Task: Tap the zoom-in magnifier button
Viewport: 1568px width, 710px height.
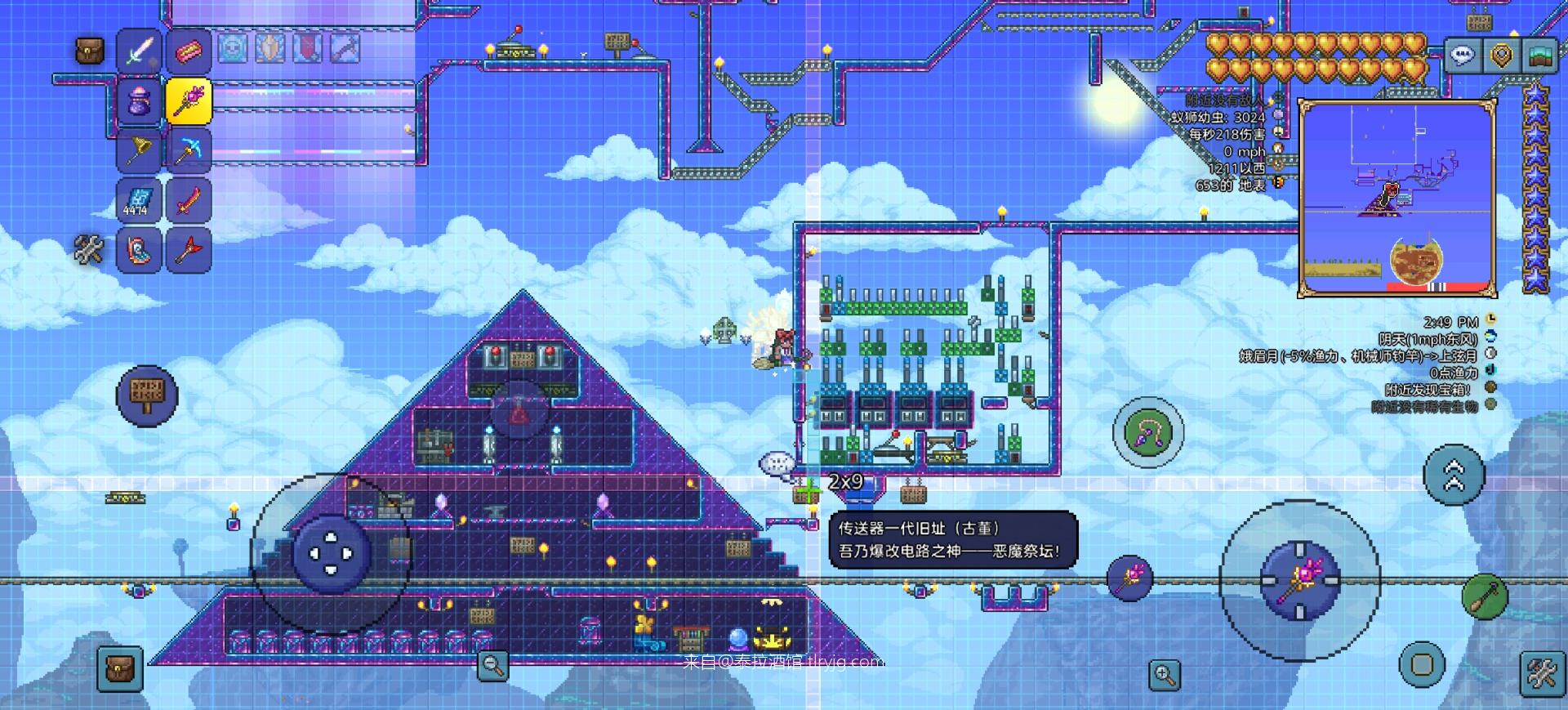Action: [1165, 674]
